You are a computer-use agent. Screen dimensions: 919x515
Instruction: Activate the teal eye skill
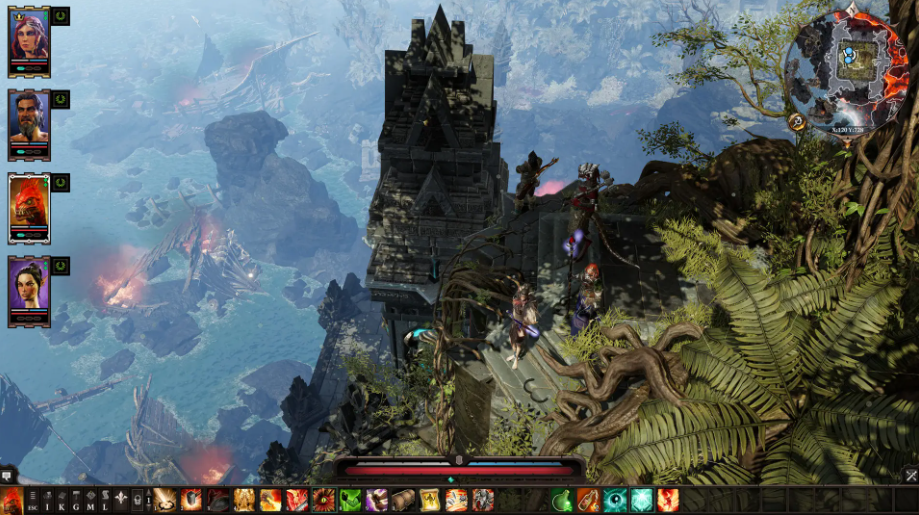click(615, 500)
